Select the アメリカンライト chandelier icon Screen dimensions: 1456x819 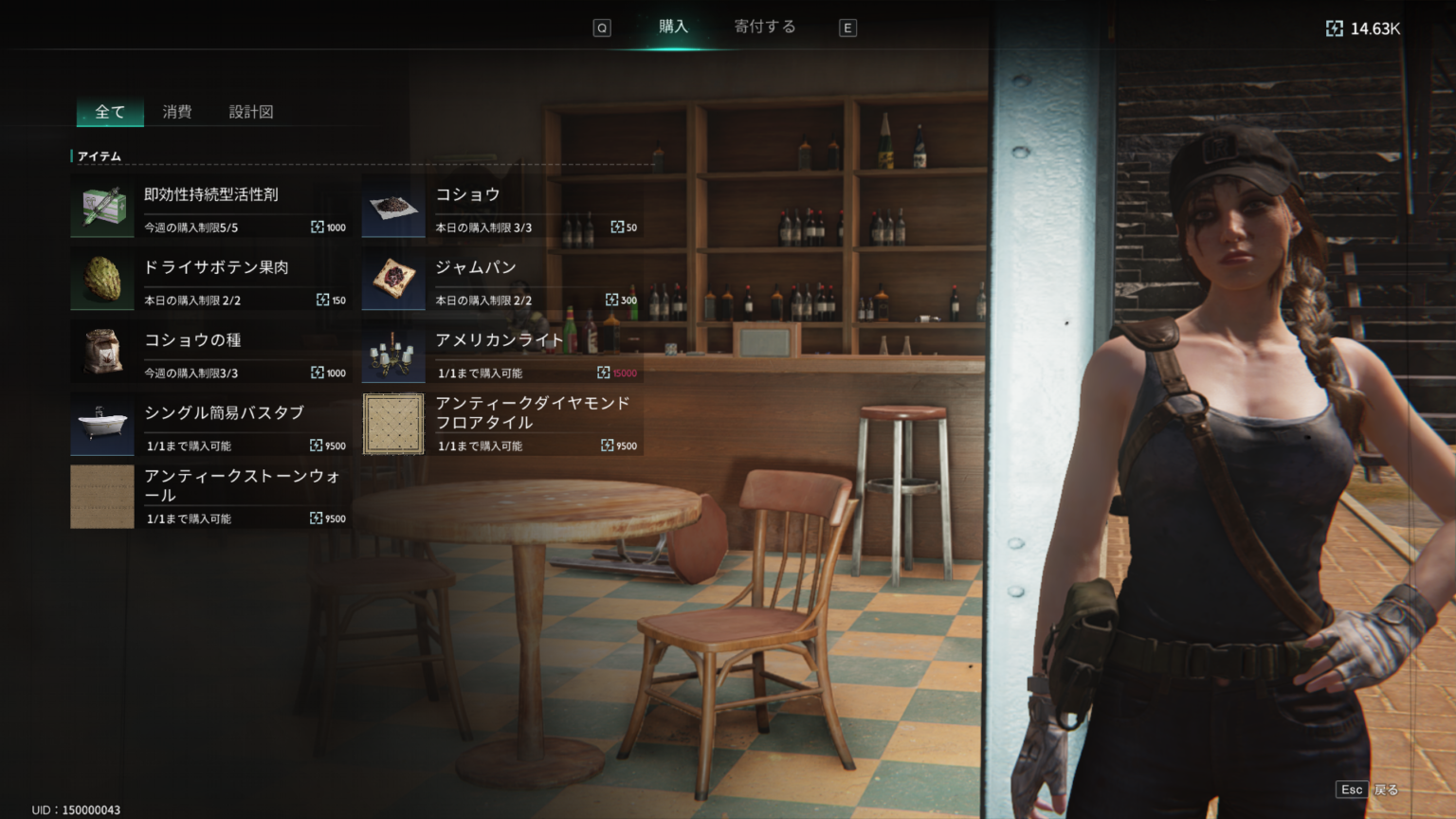(393, 352)
